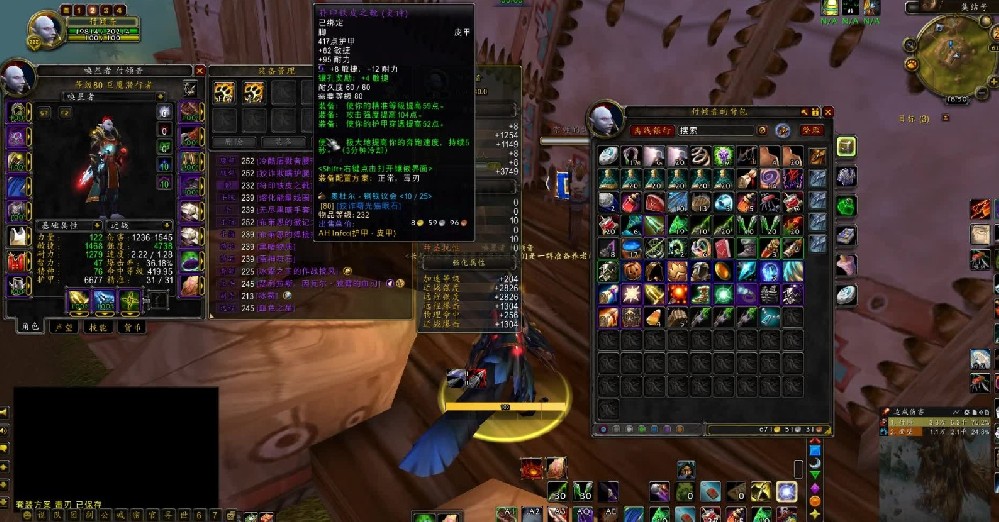
Task: Open the 货币 currency tab
Action: [x=131, y=326]
